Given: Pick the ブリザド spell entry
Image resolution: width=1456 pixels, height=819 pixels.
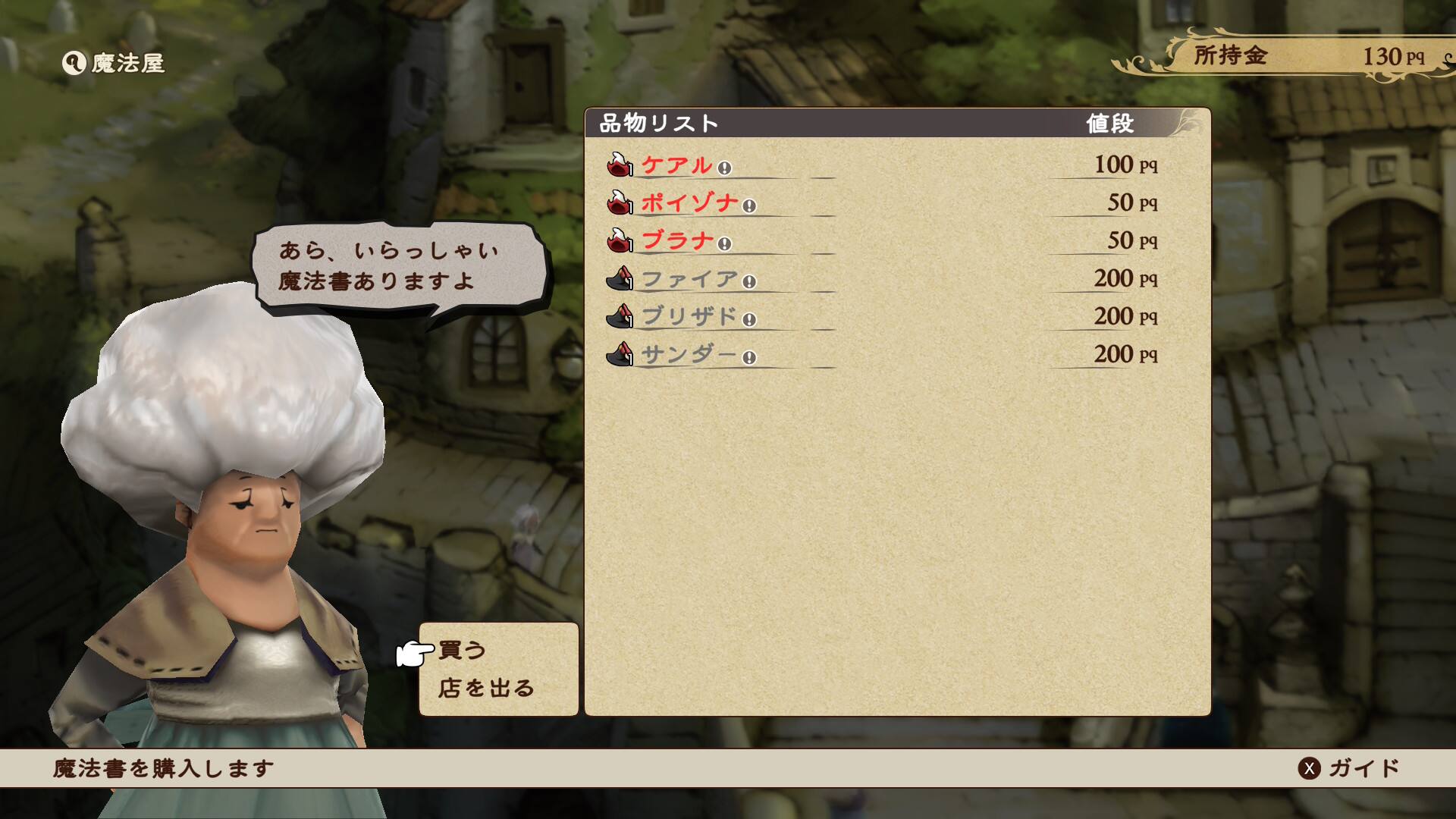Looking at the screenshot, I should [x=689, y=317].
